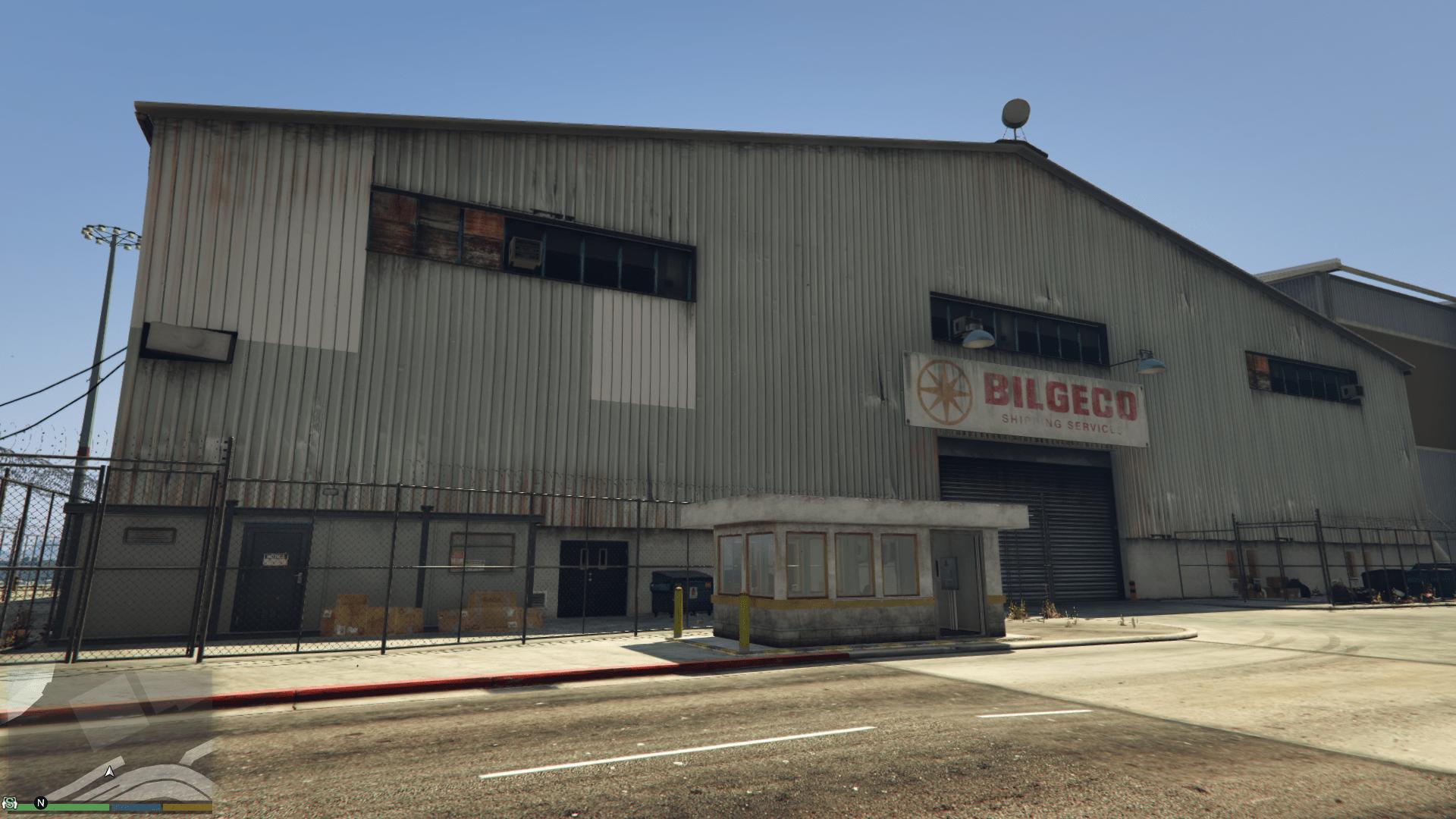Click the white player arrow on minimap
1456x819 pixels.
(x=110, y=772)
